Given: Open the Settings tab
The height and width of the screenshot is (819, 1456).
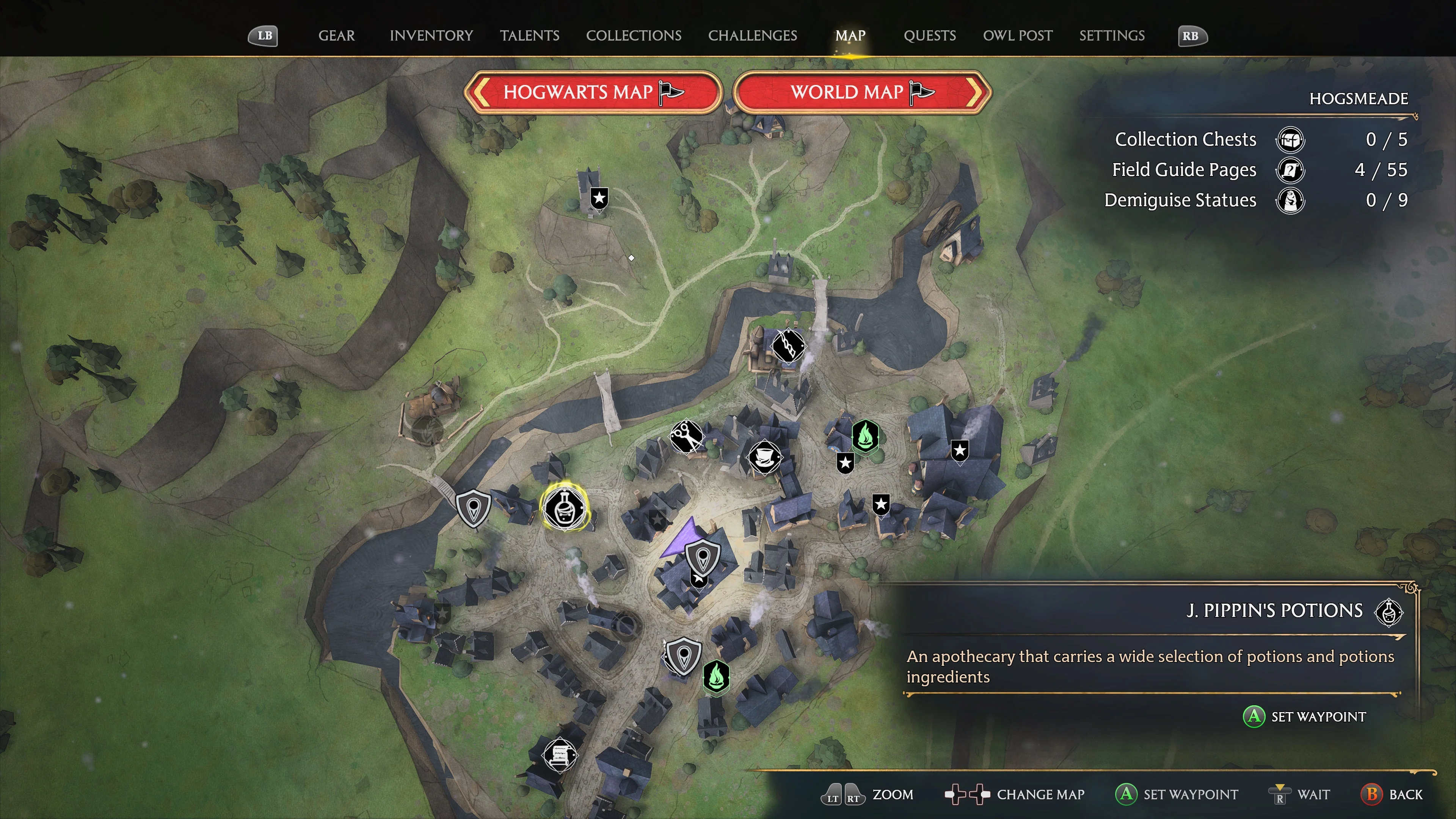Looking at the screenshot, I should [x=1111, y=36].
